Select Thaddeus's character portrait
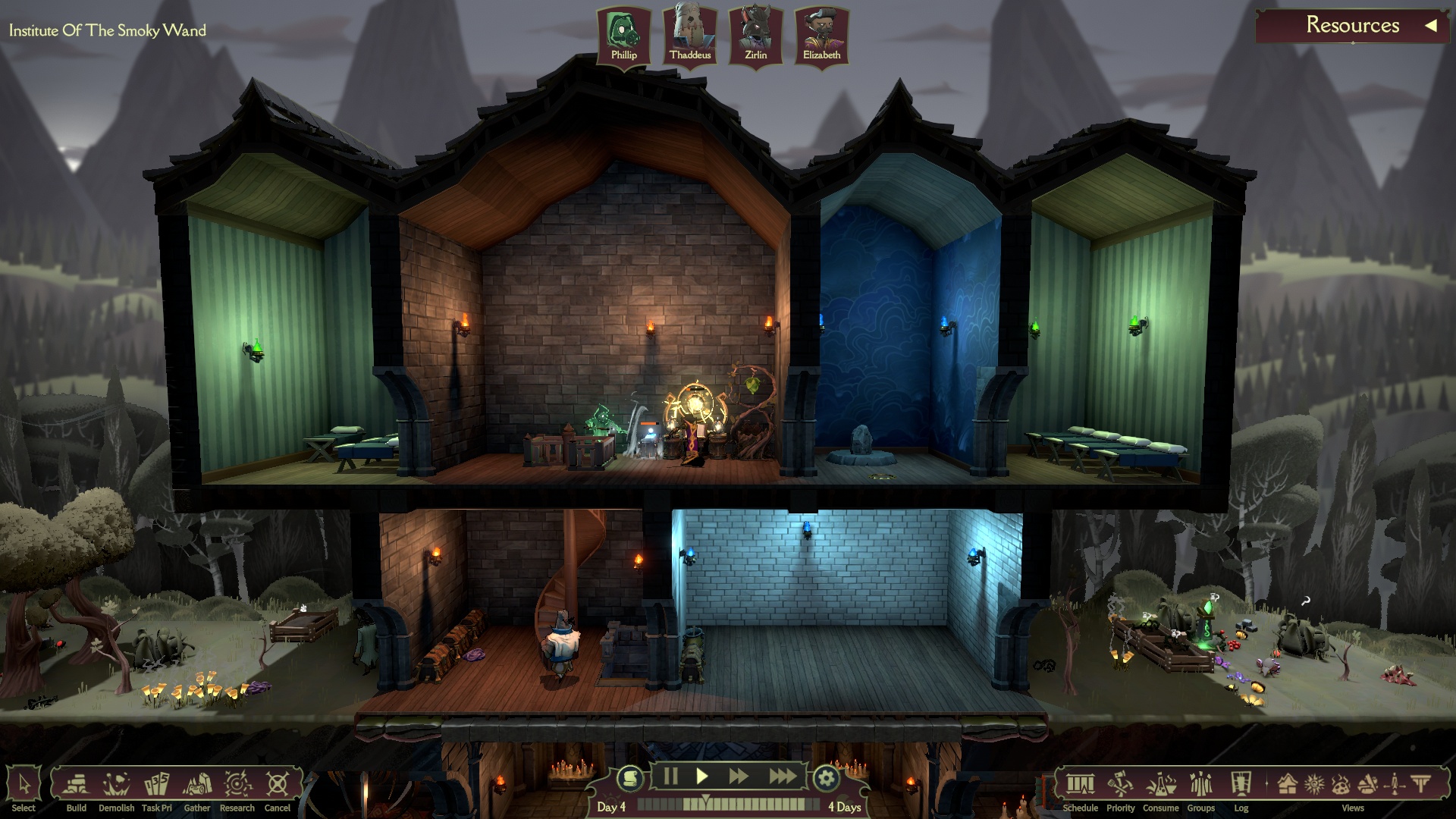 690,36
